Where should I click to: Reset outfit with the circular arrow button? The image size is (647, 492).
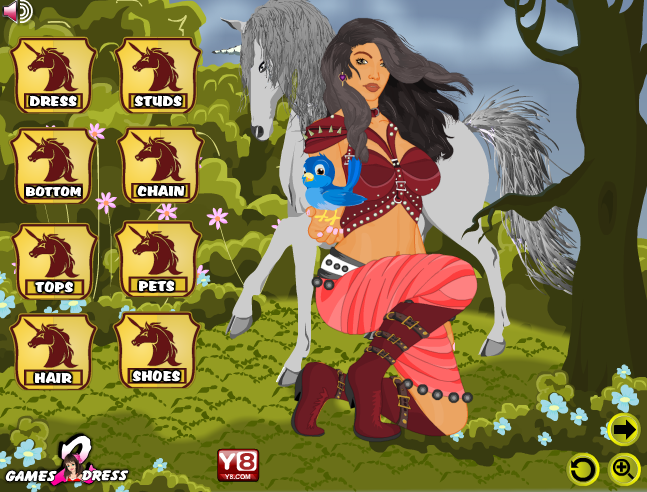pyautogui.click(x=583, y=468)
